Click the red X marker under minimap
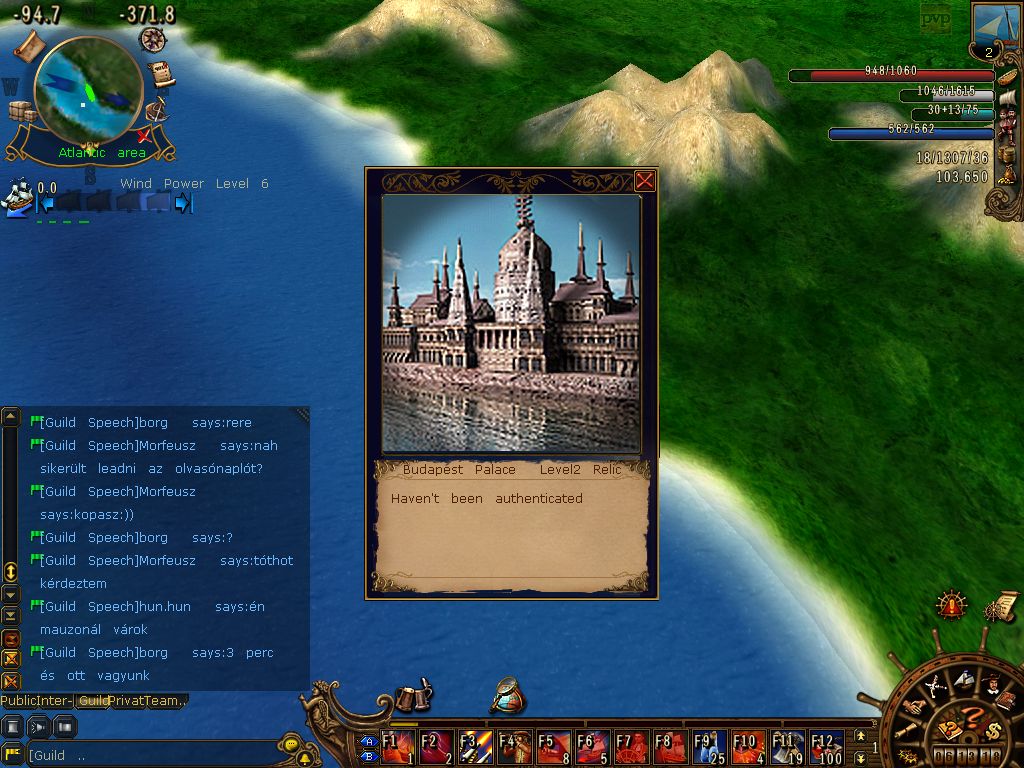This screenshot has width=1024, height=768. (145, 135)
